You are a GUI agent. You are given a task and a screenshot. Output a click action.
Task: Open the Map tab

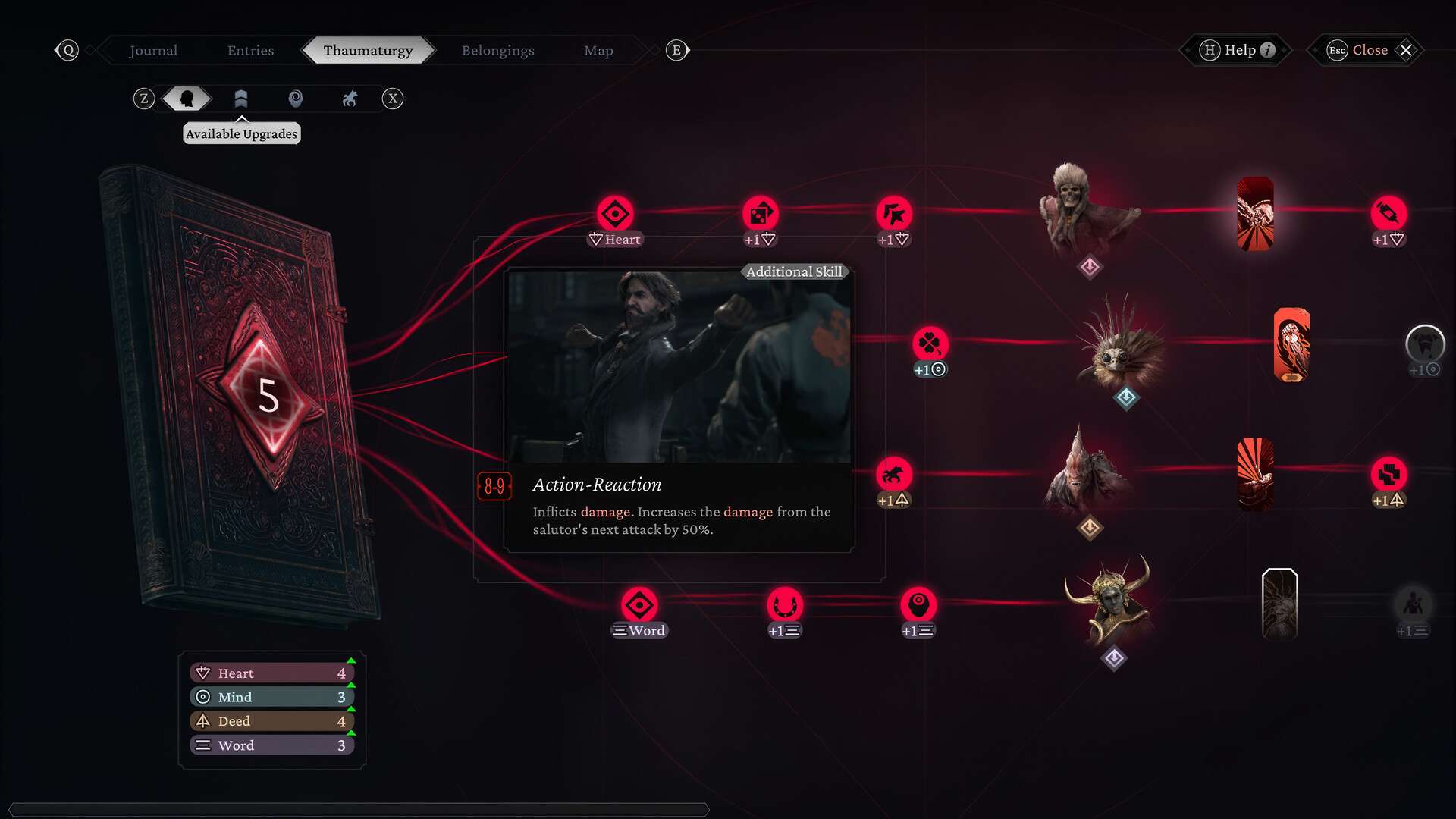598,50
